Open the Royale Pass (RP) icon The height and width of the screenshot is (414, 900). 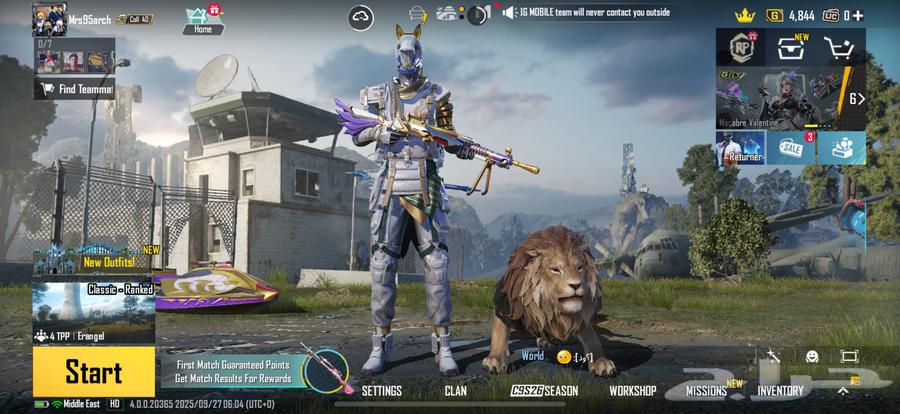click(741, 47)
